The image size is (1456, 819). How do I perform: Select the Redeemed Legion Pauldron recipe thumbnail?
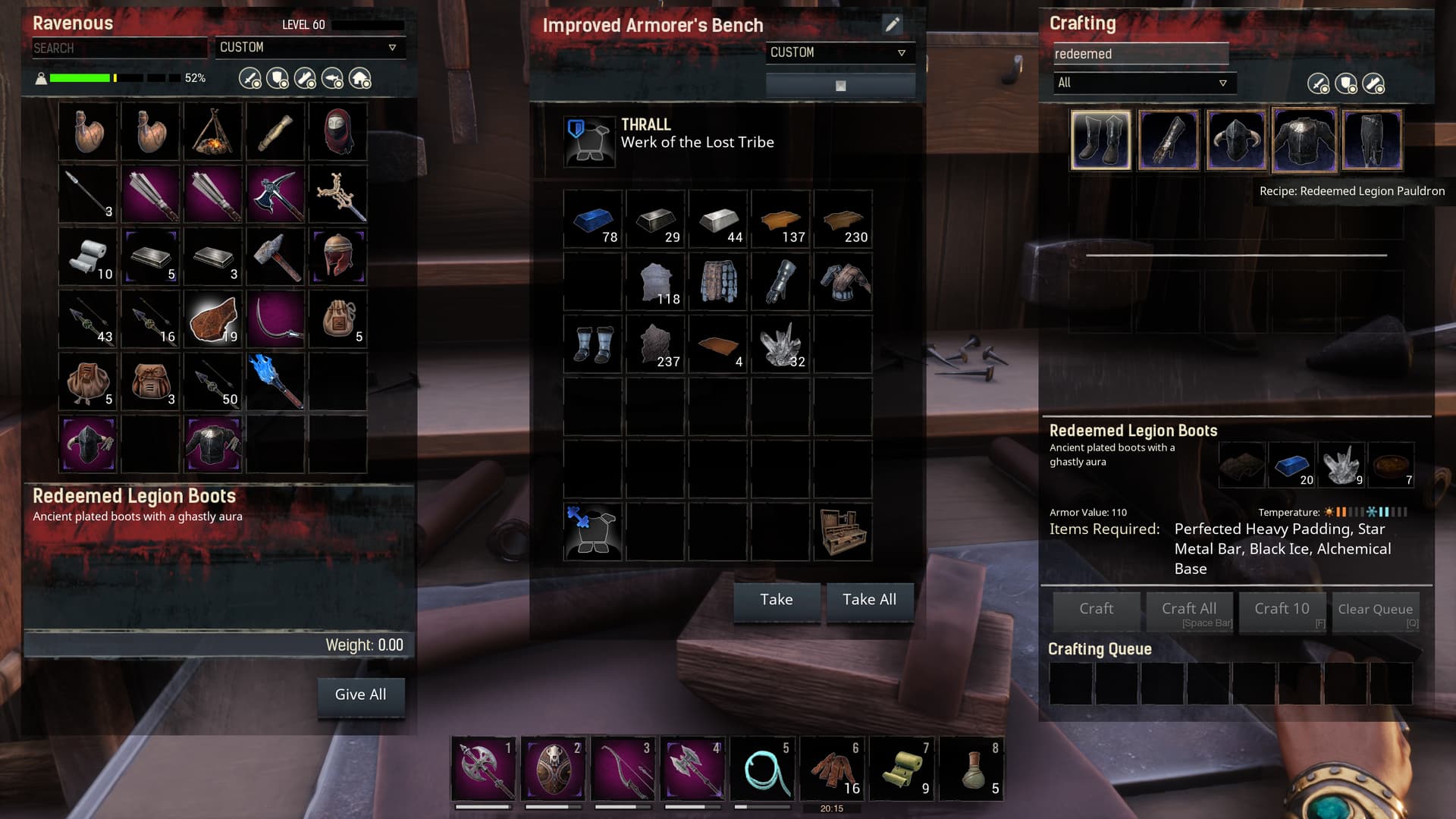[1304, 140]
